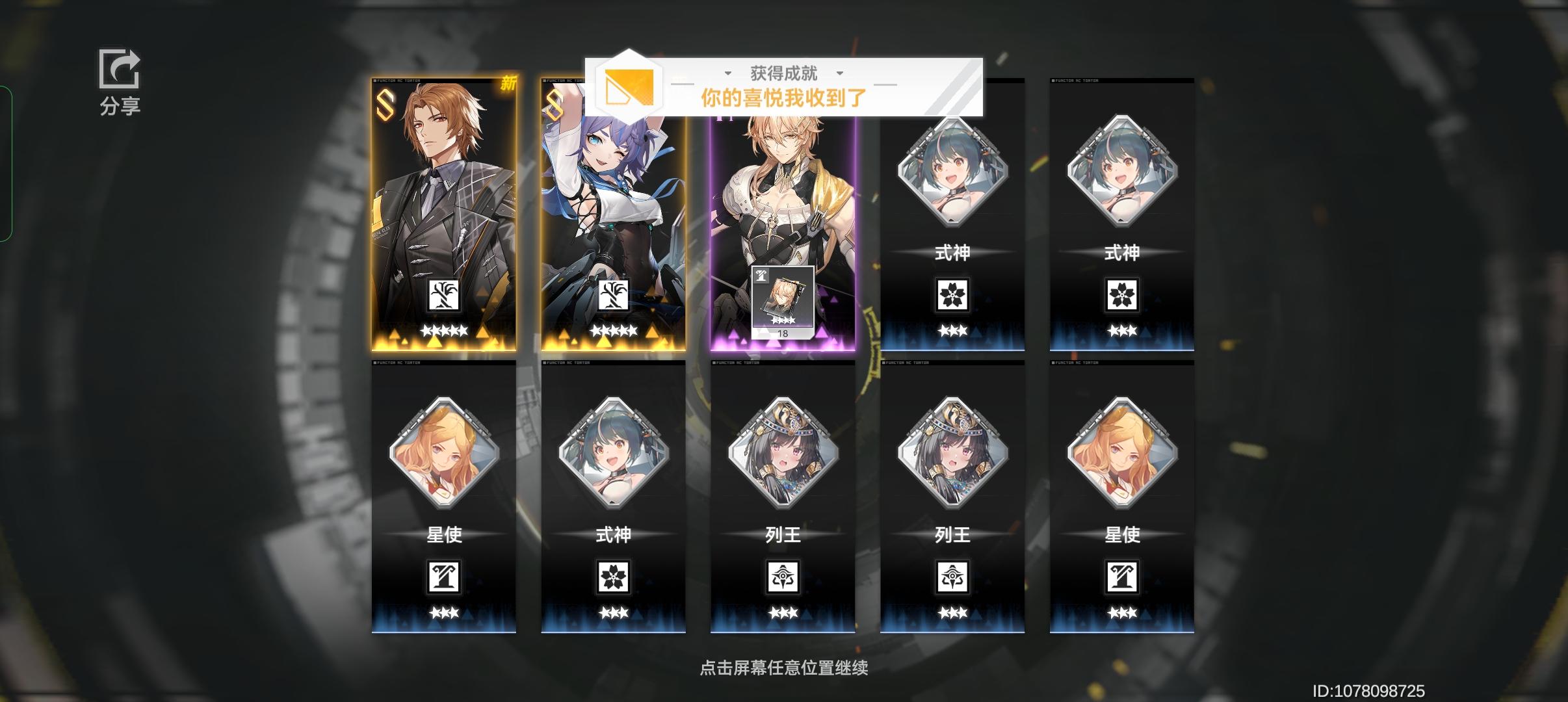Select the 列王 faction emblem on the first 列王 card

click(x=783, y=577)
